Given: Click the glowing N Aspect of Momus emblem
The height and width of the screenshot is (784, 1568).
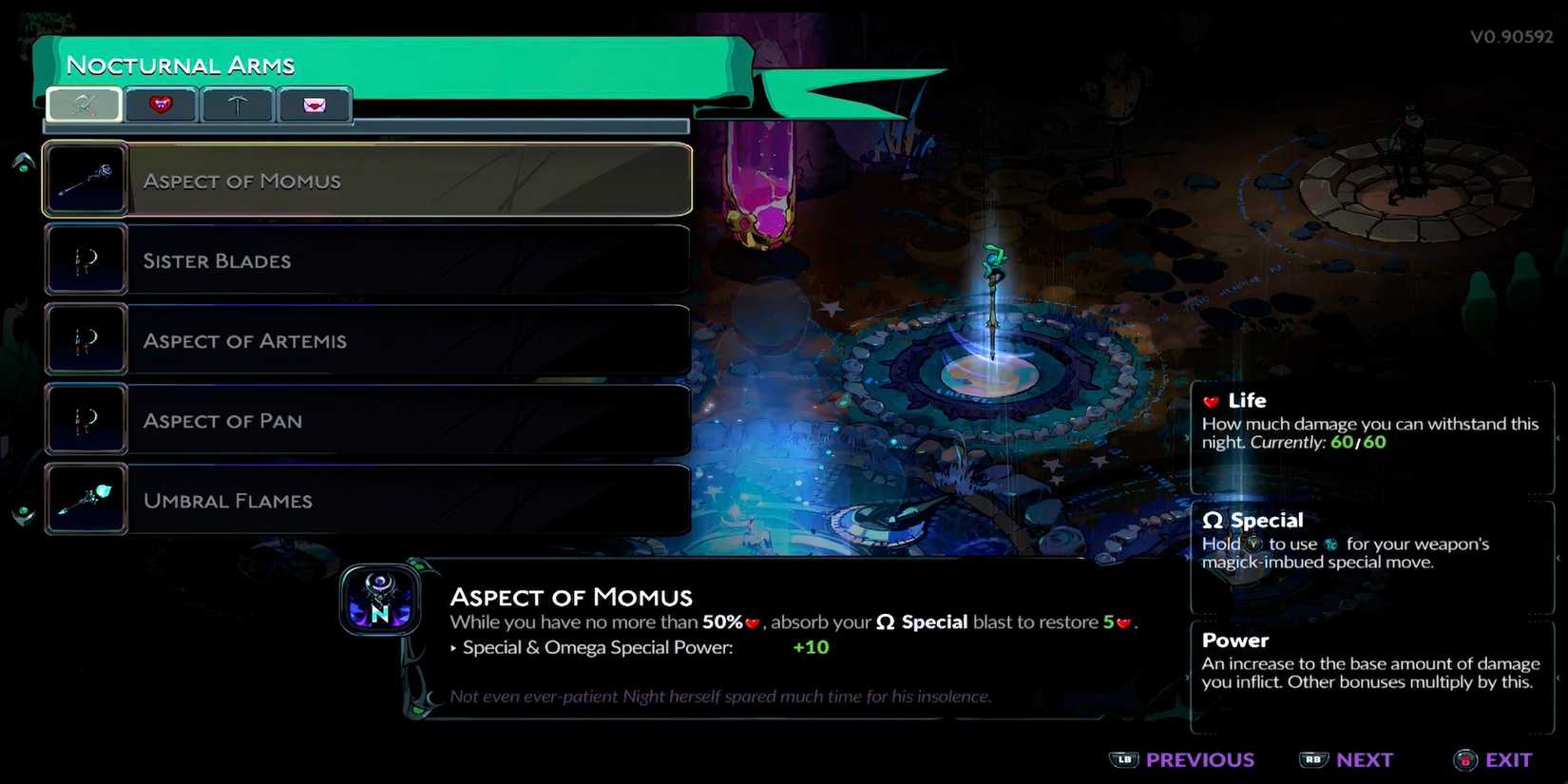Looking at the screenshot, I should pos(380,601).
